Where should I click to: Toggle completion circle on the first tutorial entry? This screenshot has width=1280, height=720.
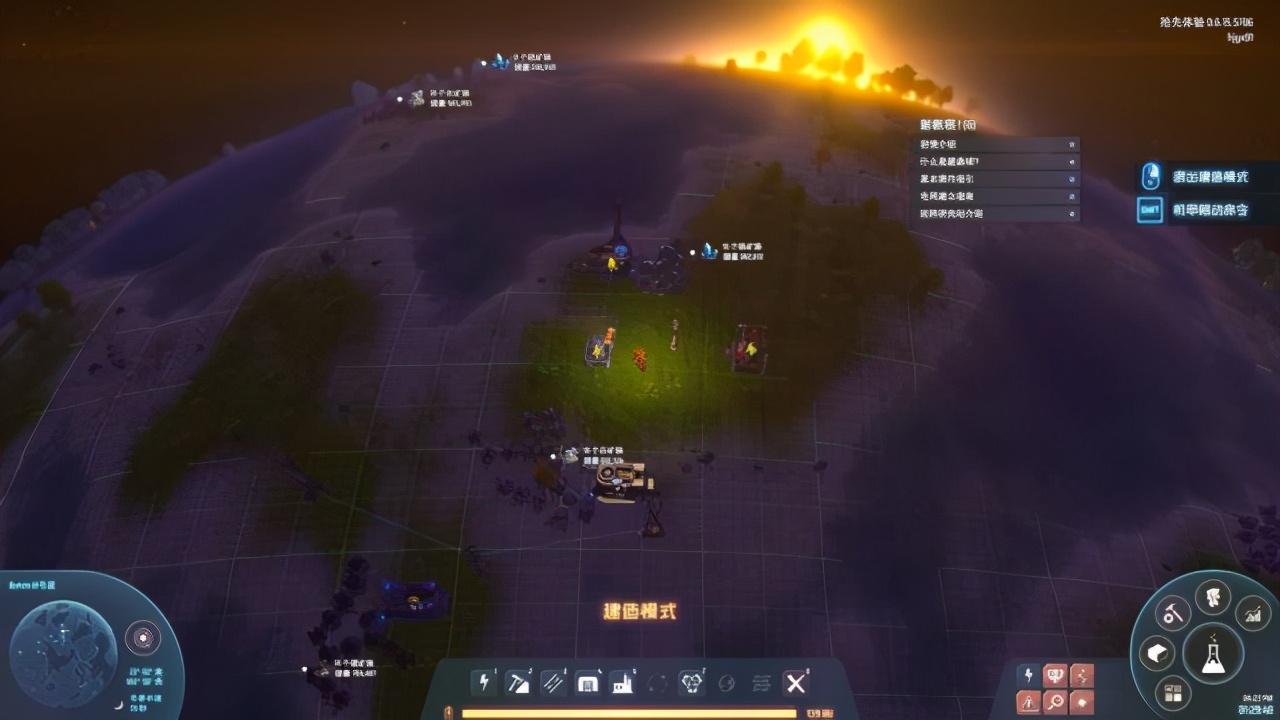1071,145
